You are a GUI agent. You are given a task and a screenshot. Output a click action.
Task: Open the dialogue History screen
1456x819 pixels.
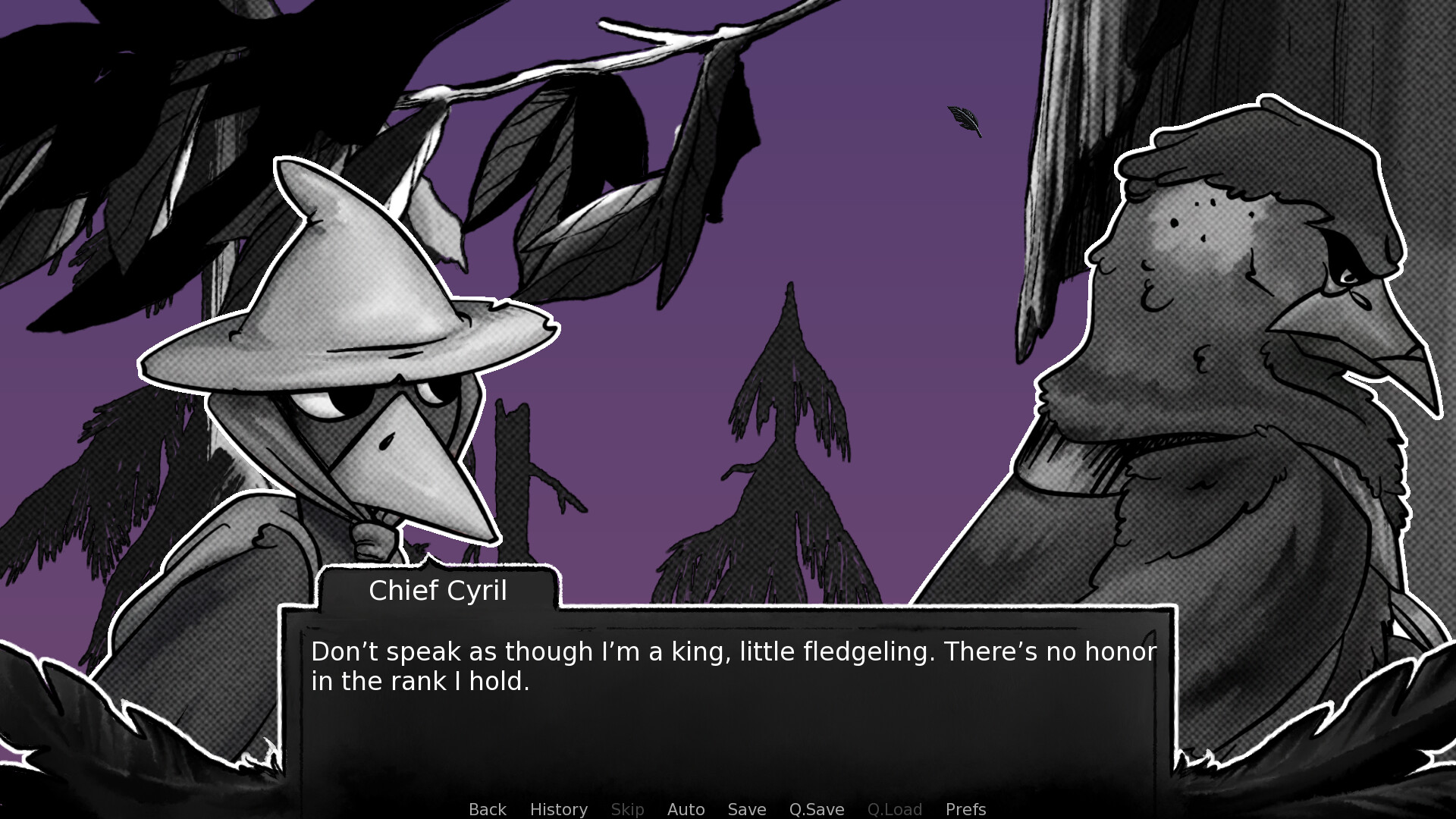(x=558, y=809)
